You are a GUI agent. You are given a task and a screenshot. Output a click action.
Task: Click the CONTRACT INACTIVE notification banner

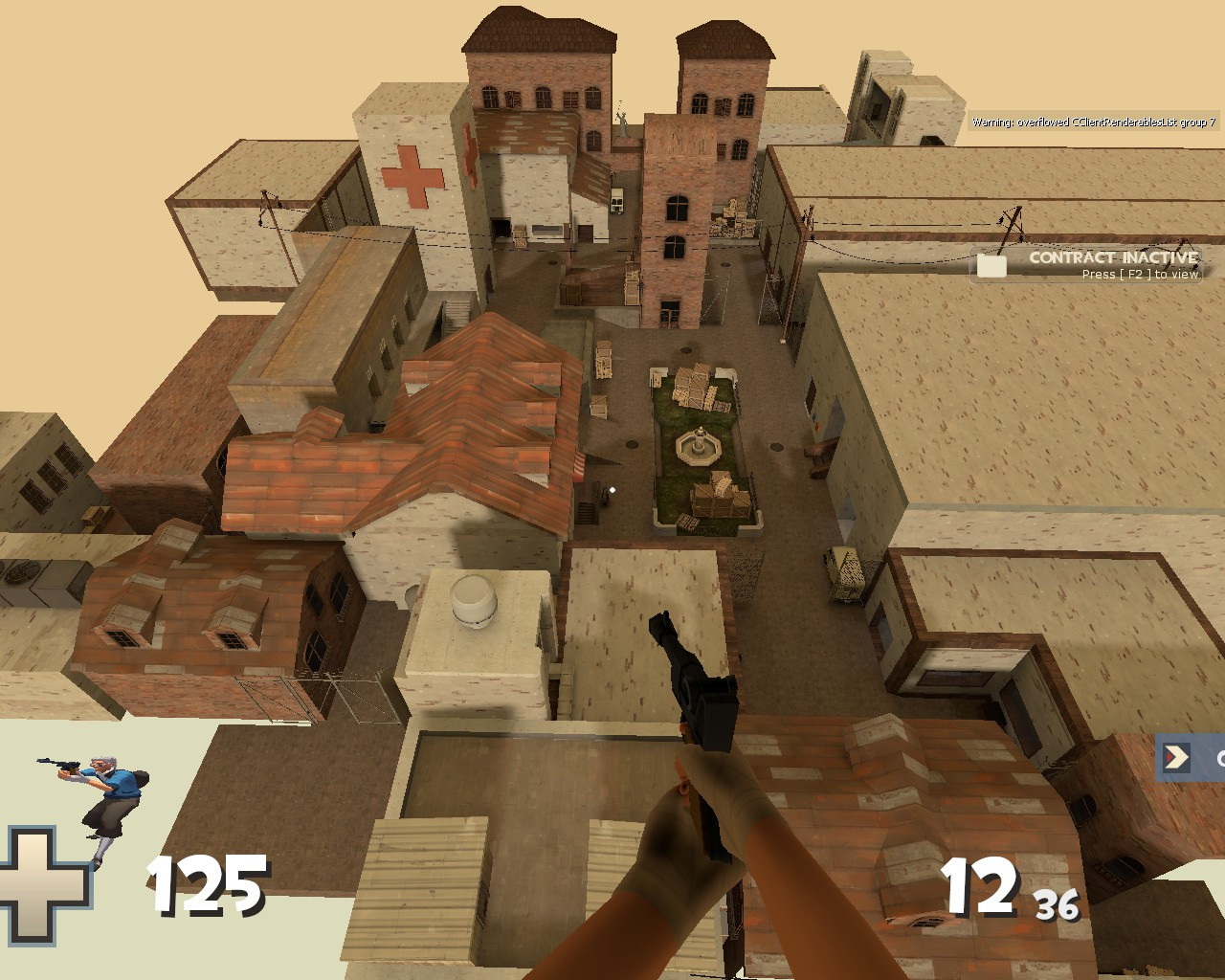pos(1112,257)
